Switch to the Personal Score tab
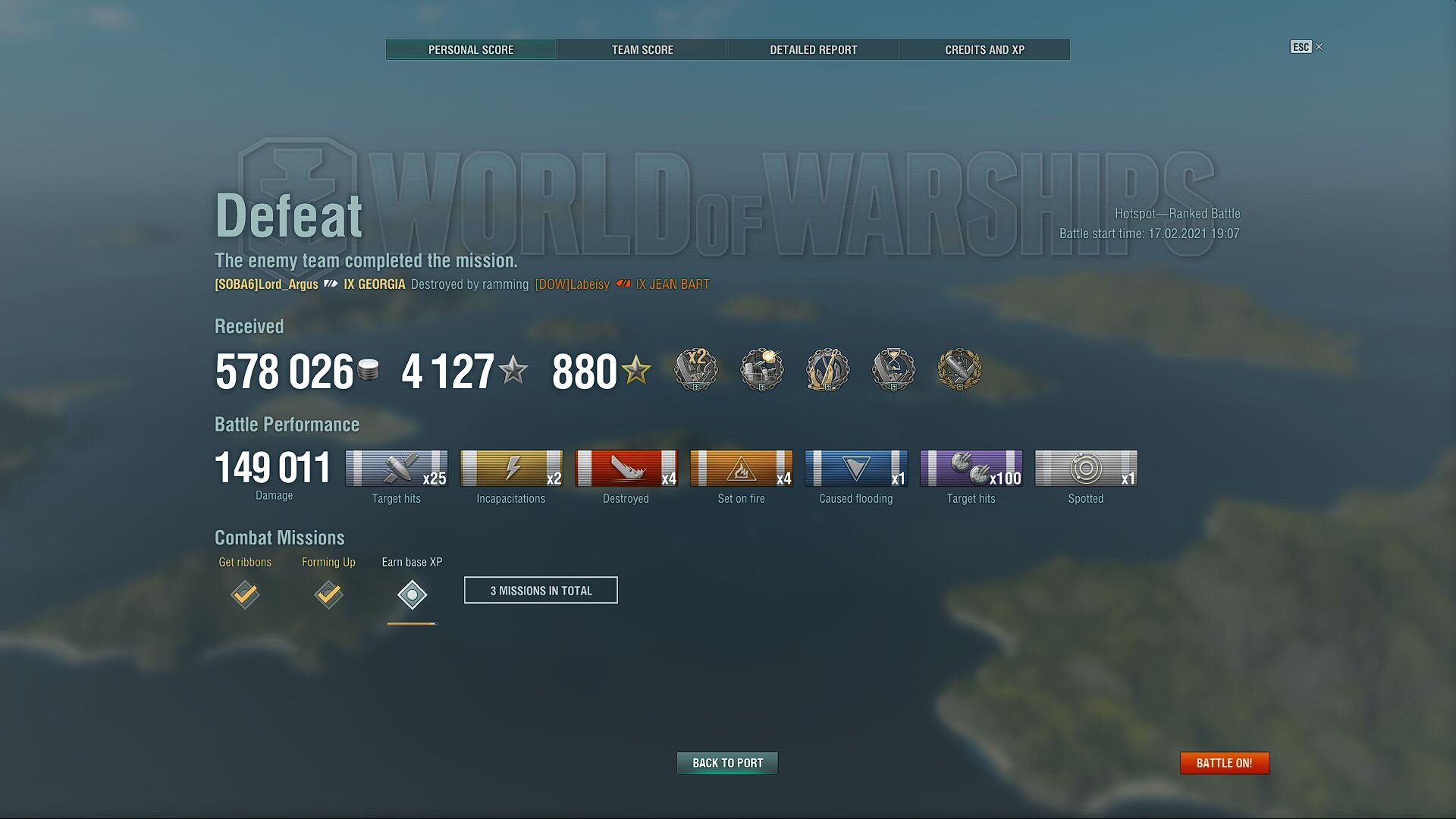This screenshot has width=1456, height=819. [x=471, y=50]
